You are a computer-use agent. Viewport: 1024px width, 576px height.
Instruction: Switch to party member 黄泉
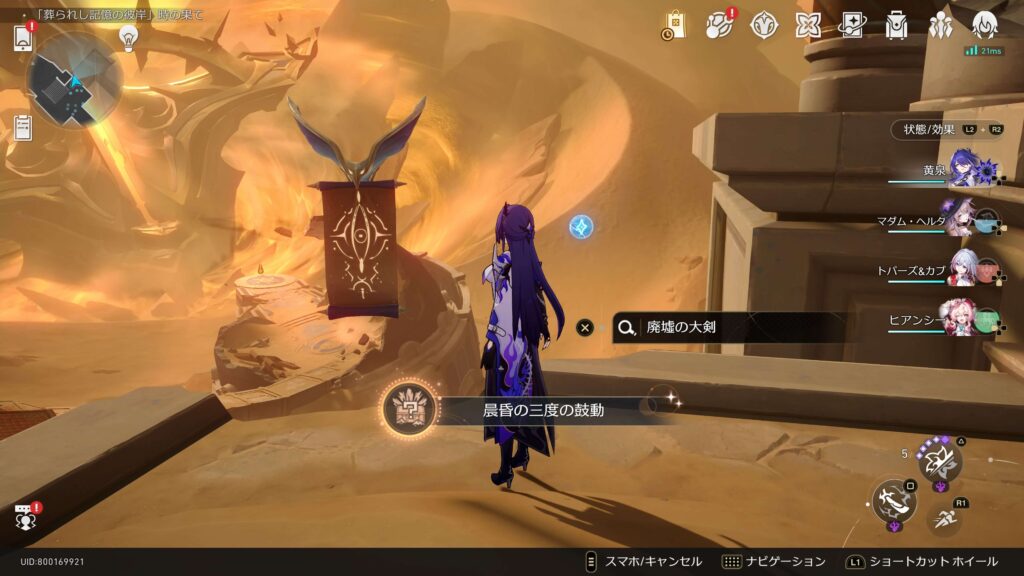point(962,170)
